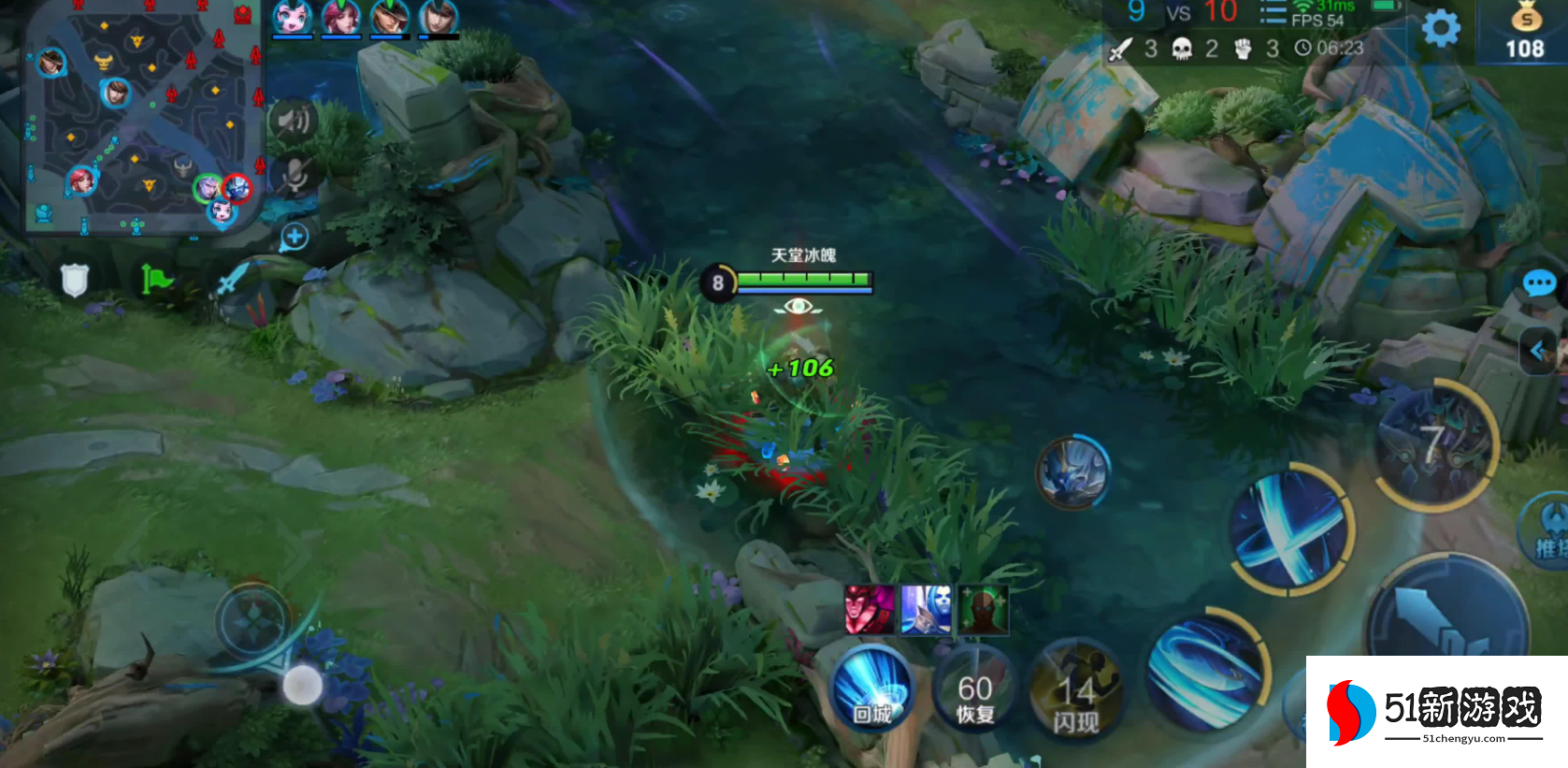Image resolution: width=1568 pixels, height=768 pixels.
Task: Cast the crossed-slash second skill
Action: pyautogui.click(x=1291, y=529)
